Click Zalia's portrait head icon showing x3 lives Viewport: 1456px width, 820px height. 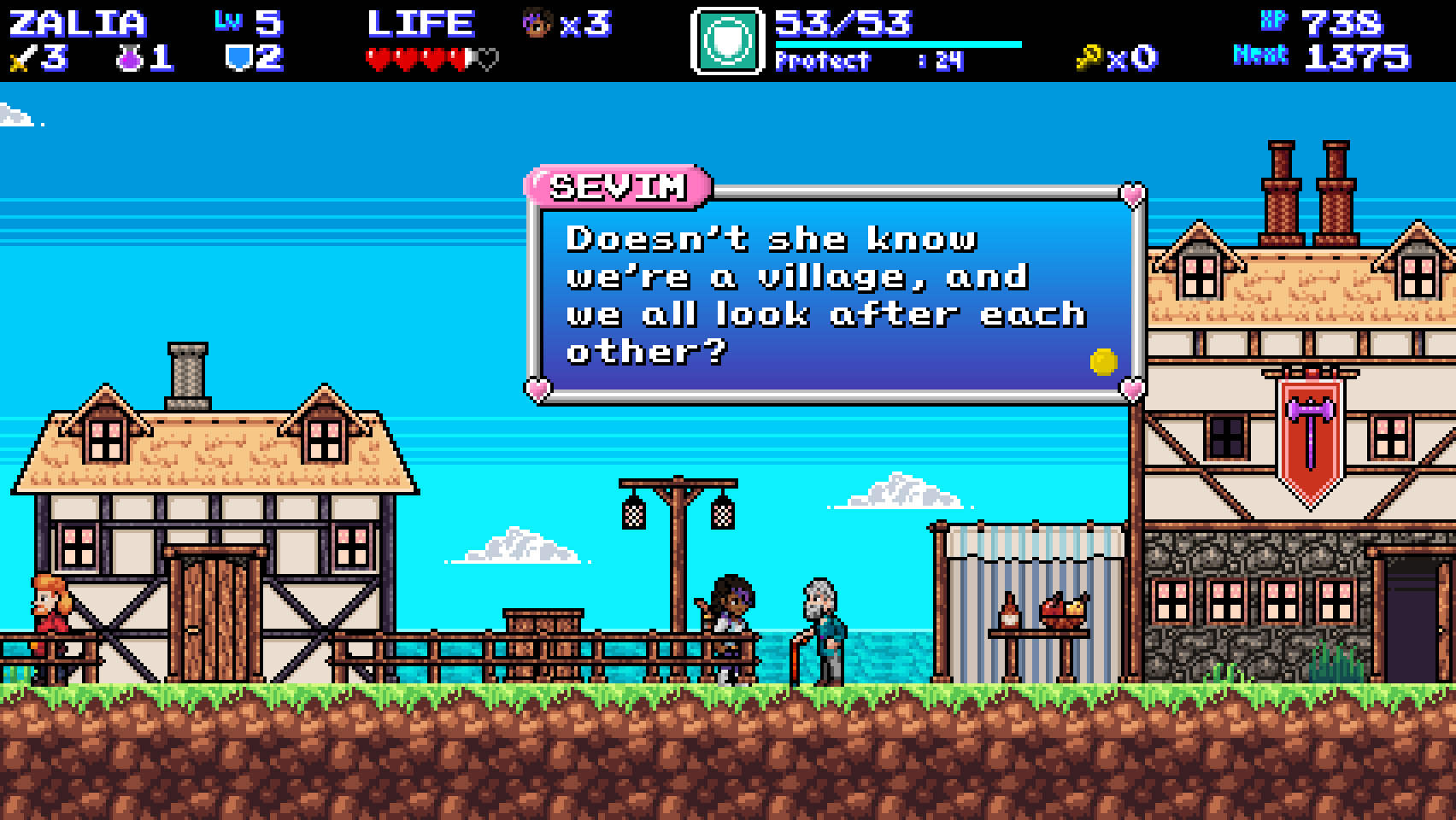pyautogui.click(x=537, y=23)
